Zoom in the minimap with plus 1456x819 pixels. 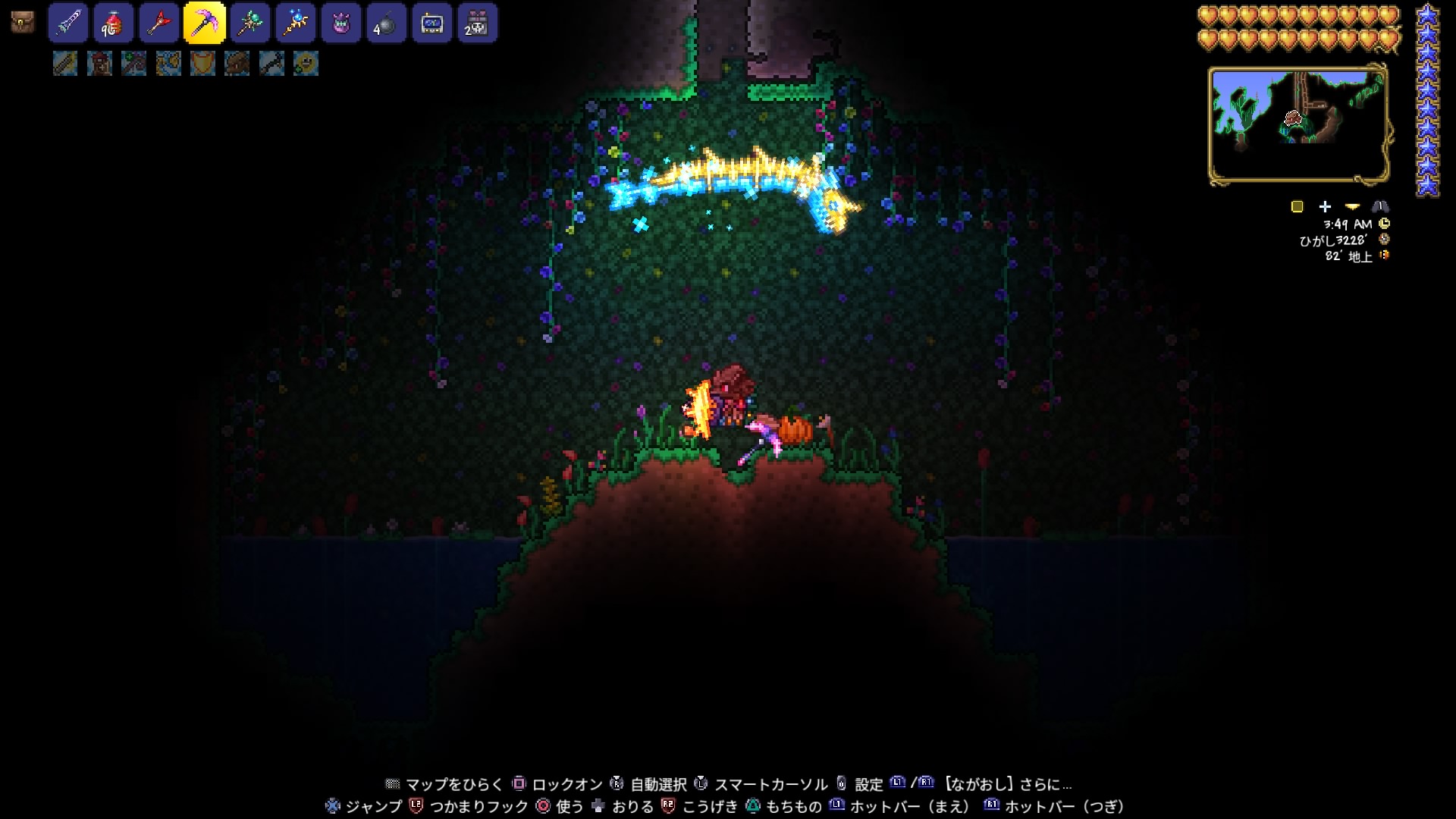(1325, 206)
